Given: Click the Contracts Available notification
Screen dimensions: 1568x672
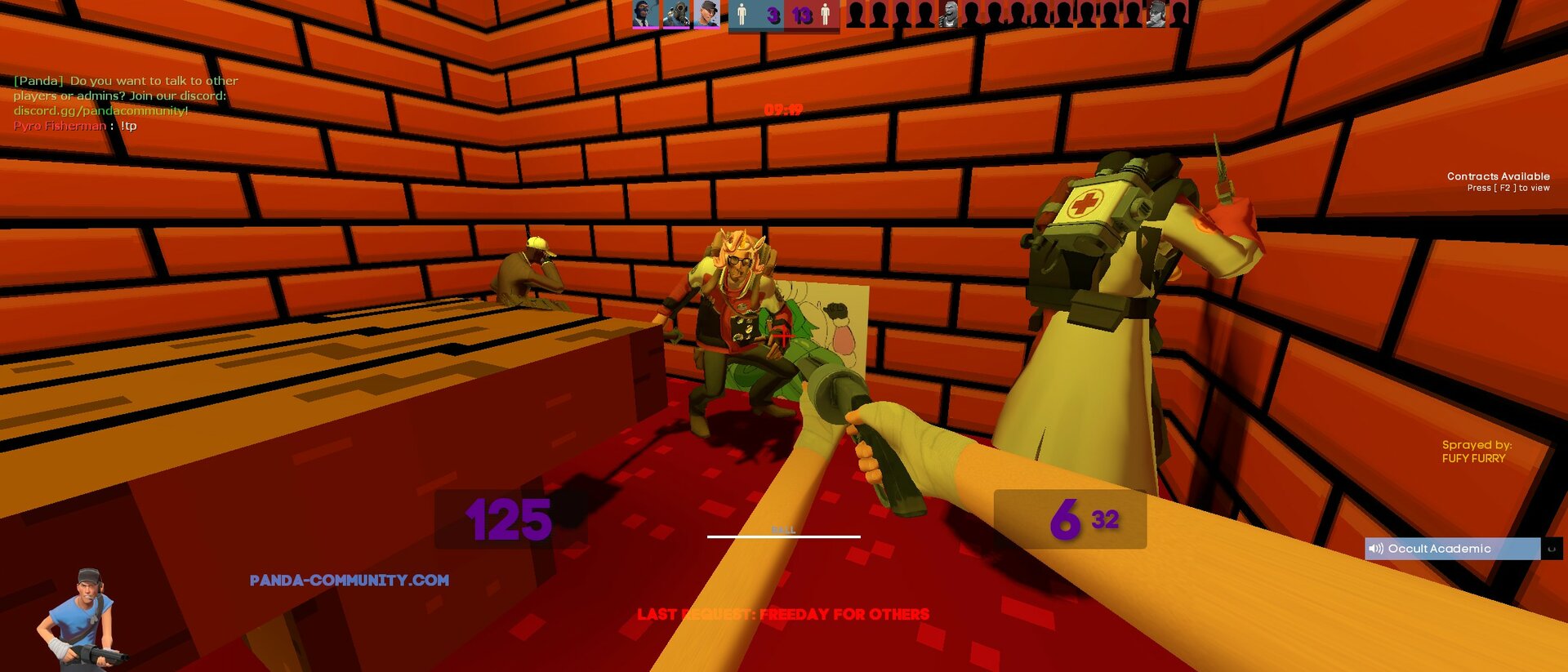Looking at the screenshot, I should (x=1498, y=181).
